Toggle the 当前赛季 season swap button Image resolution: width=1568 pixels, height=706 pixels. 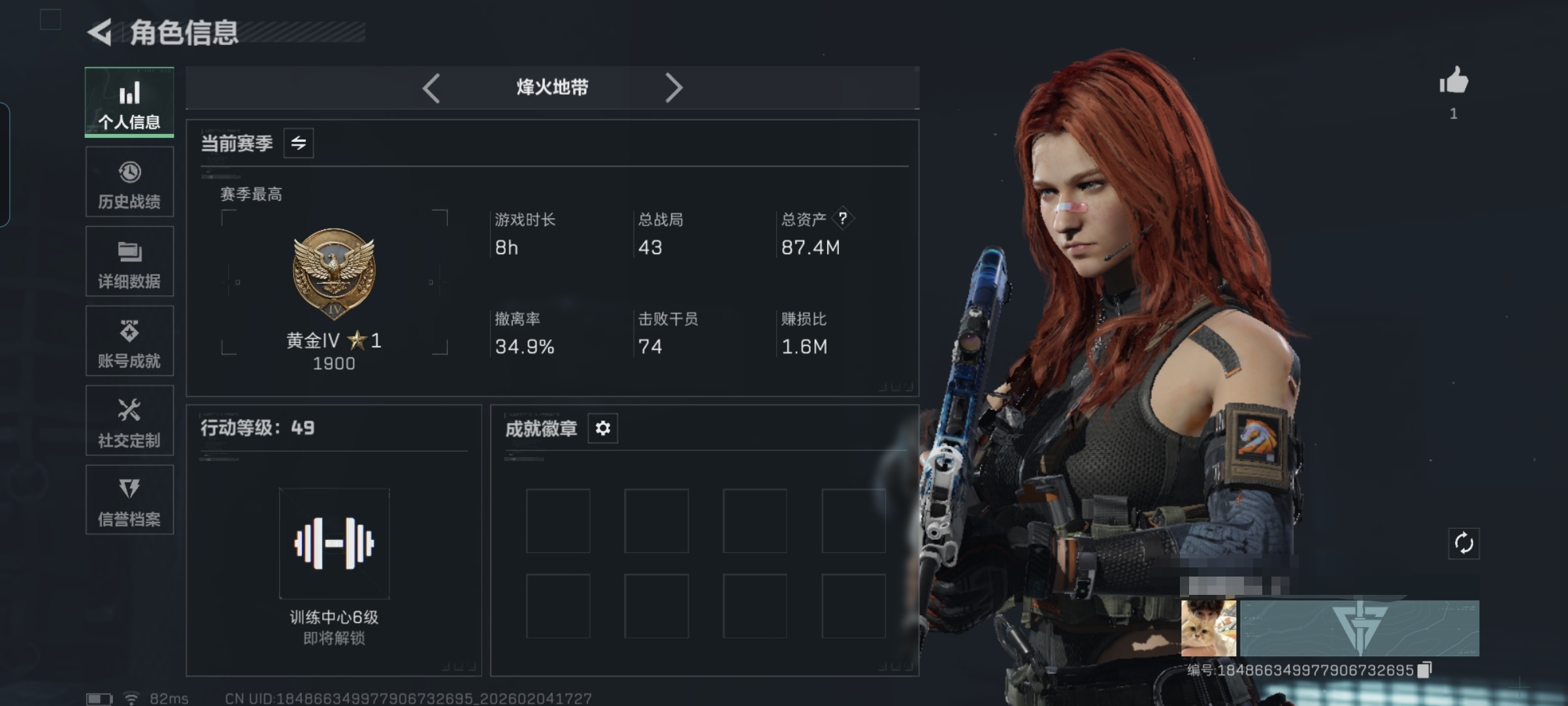(x=299, y=143)
